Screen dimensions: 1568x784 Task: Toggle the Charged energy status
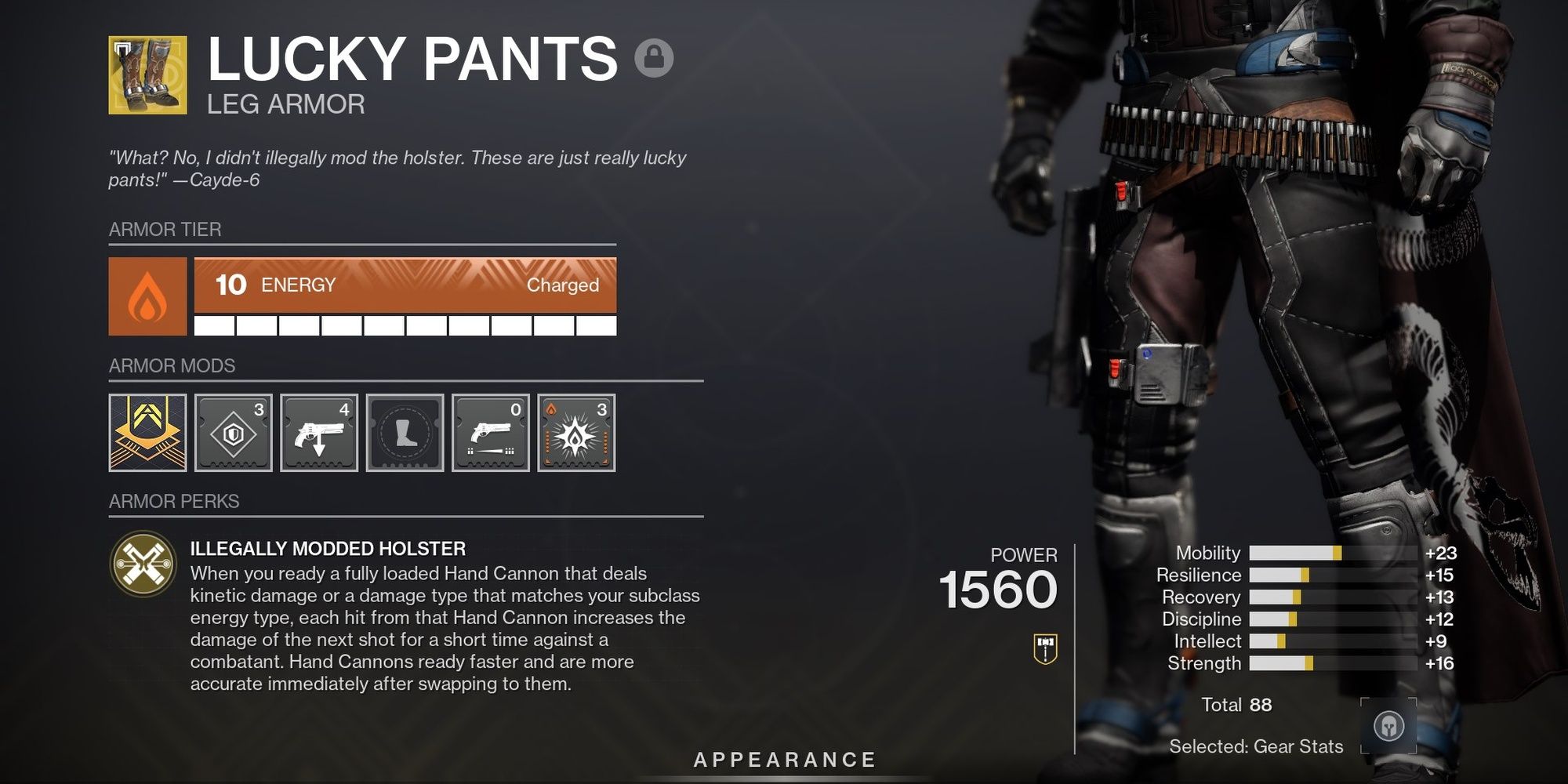click(563, 285)
